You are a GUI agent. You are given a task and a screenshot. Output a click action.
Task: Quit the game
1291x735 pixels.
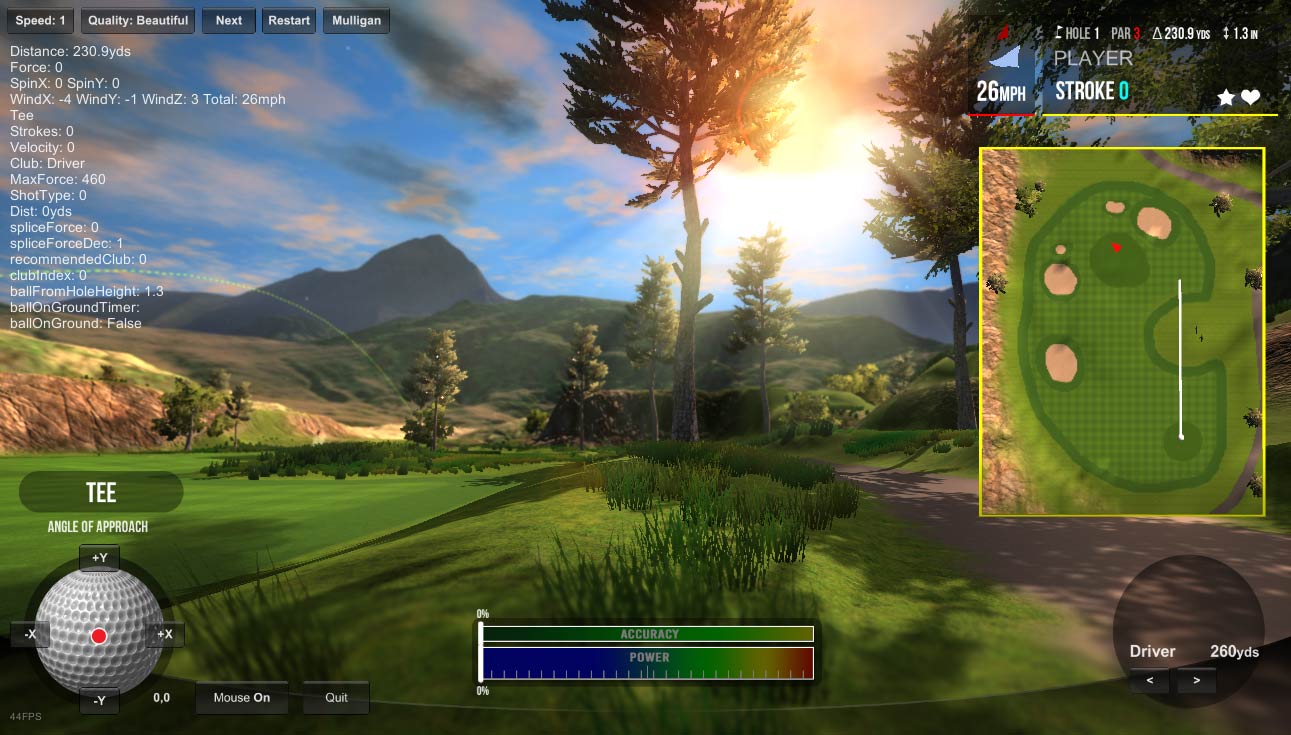coord(336,697)
